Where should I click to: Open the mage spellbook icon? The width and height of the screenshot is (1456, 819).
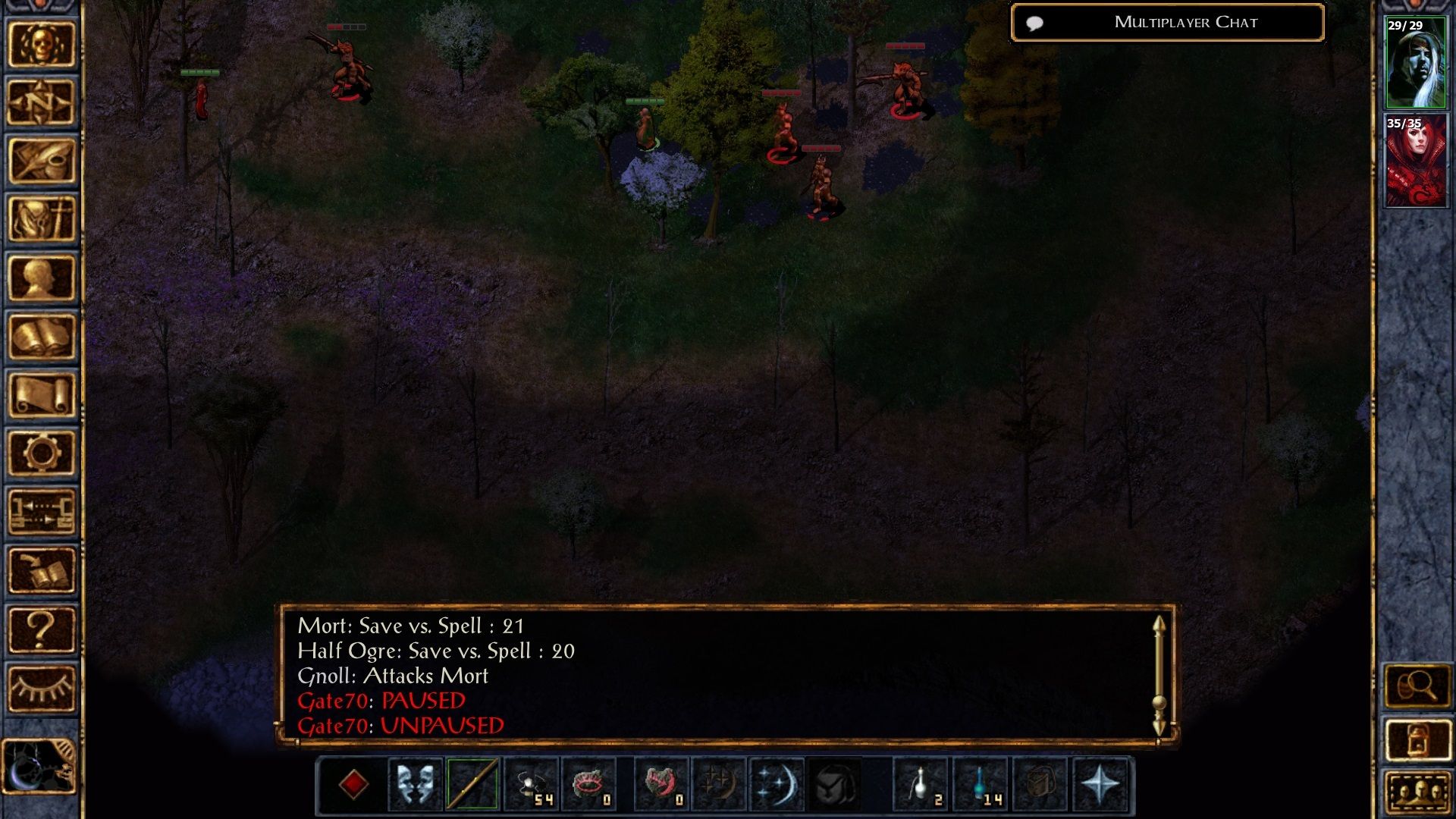coord(42,337)
